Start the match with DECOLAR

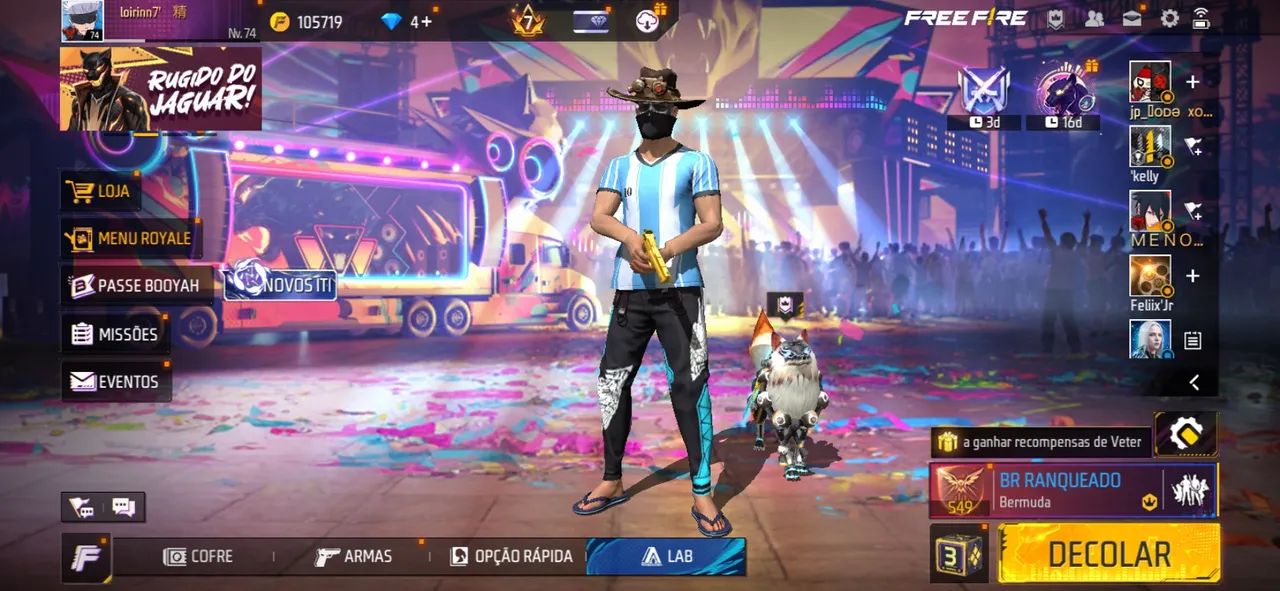click(x=1108, y=554)
